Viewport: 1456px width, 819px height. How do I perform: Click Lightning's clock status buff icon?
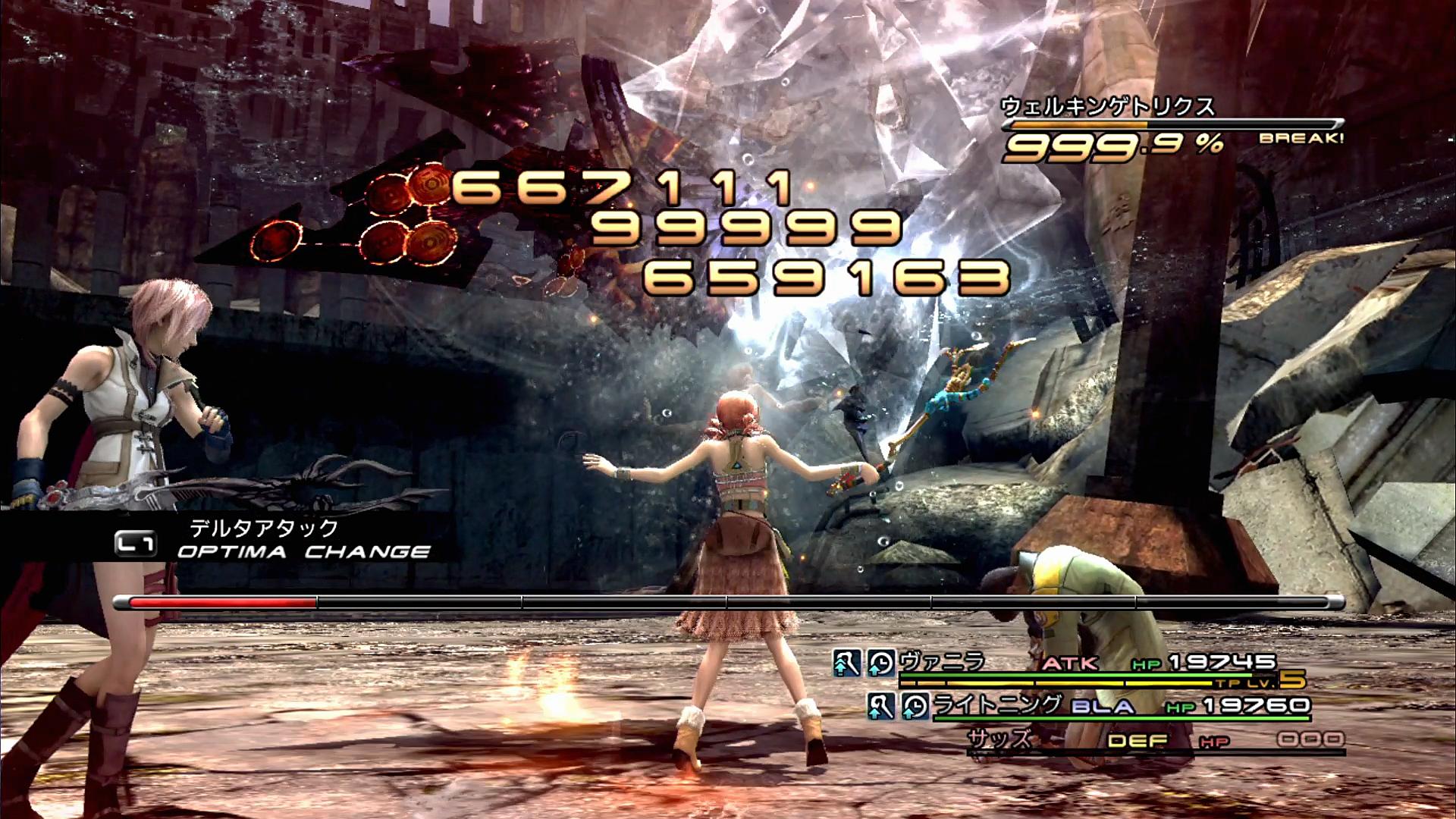[915, 707]
